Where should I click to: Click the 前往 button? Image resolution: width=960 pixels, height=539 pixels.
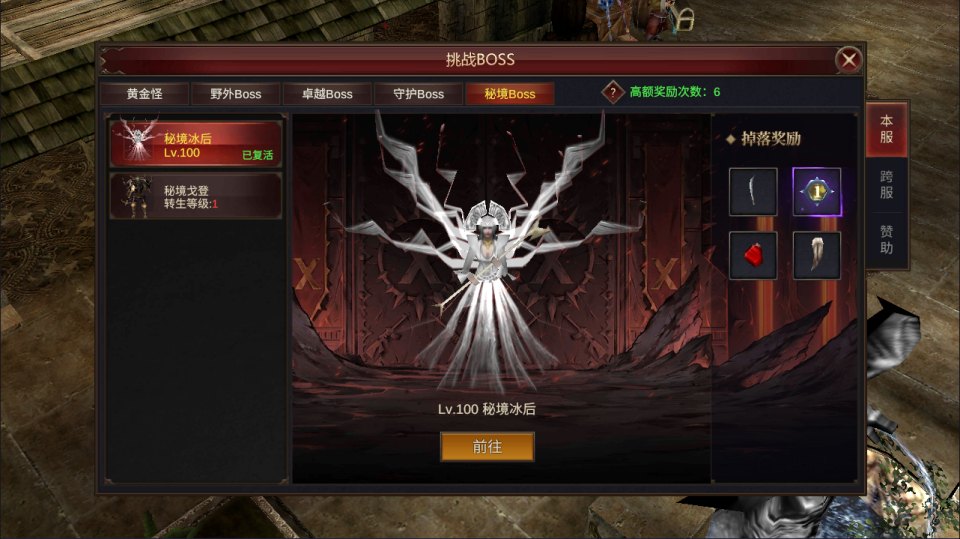click(487, 447)
